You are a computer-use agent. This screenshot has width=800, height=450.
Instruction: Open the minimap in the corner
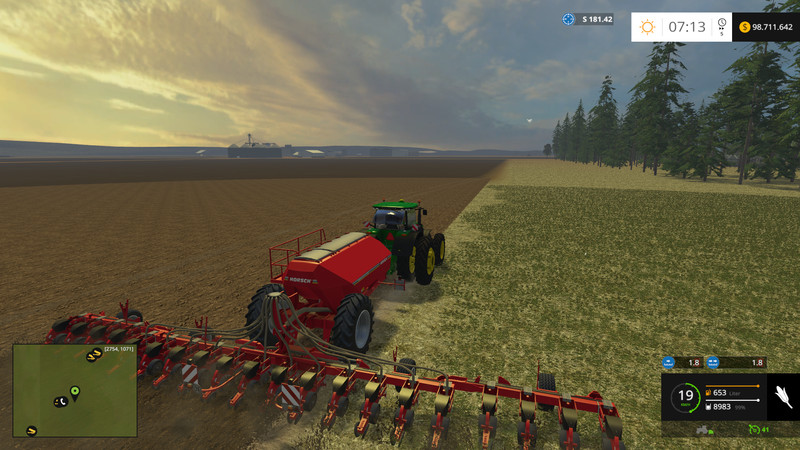pyautogui.click(x=75, y=390)
